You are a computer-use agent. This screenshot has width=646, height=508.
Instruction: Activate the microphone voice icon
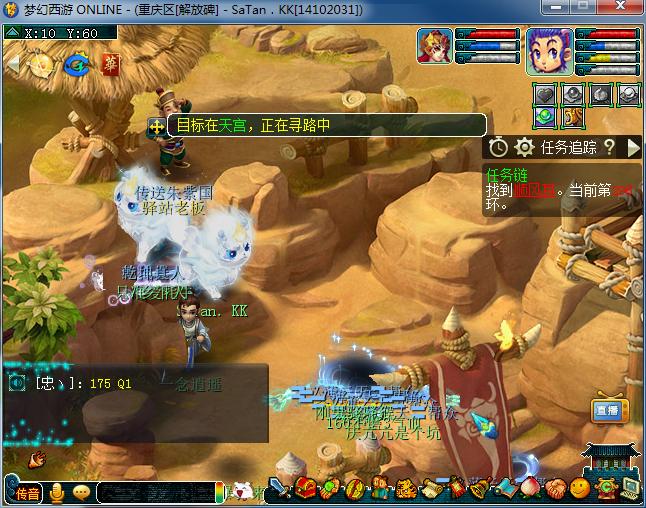(x=57, y=492)
